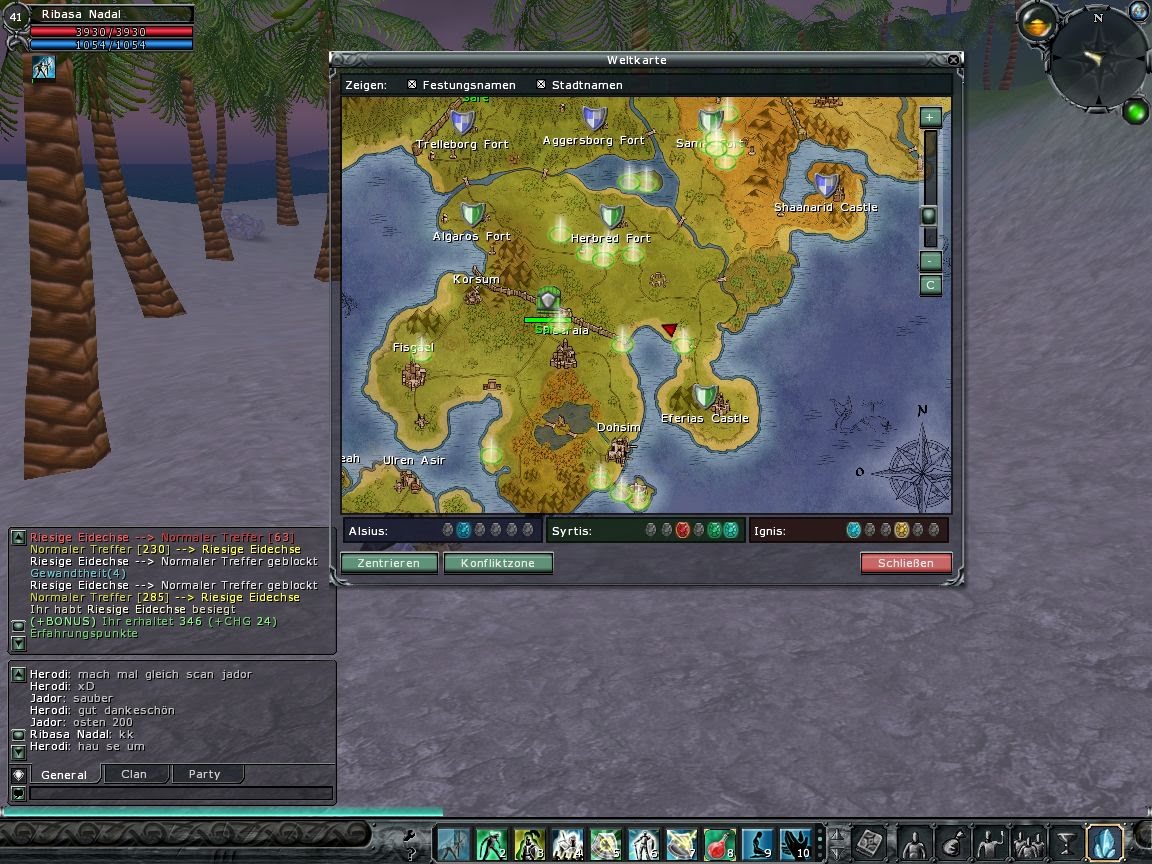This screenshot has width=1152, height=864.
Task: Open the money bag inventory icon
Action: [952, 843]
